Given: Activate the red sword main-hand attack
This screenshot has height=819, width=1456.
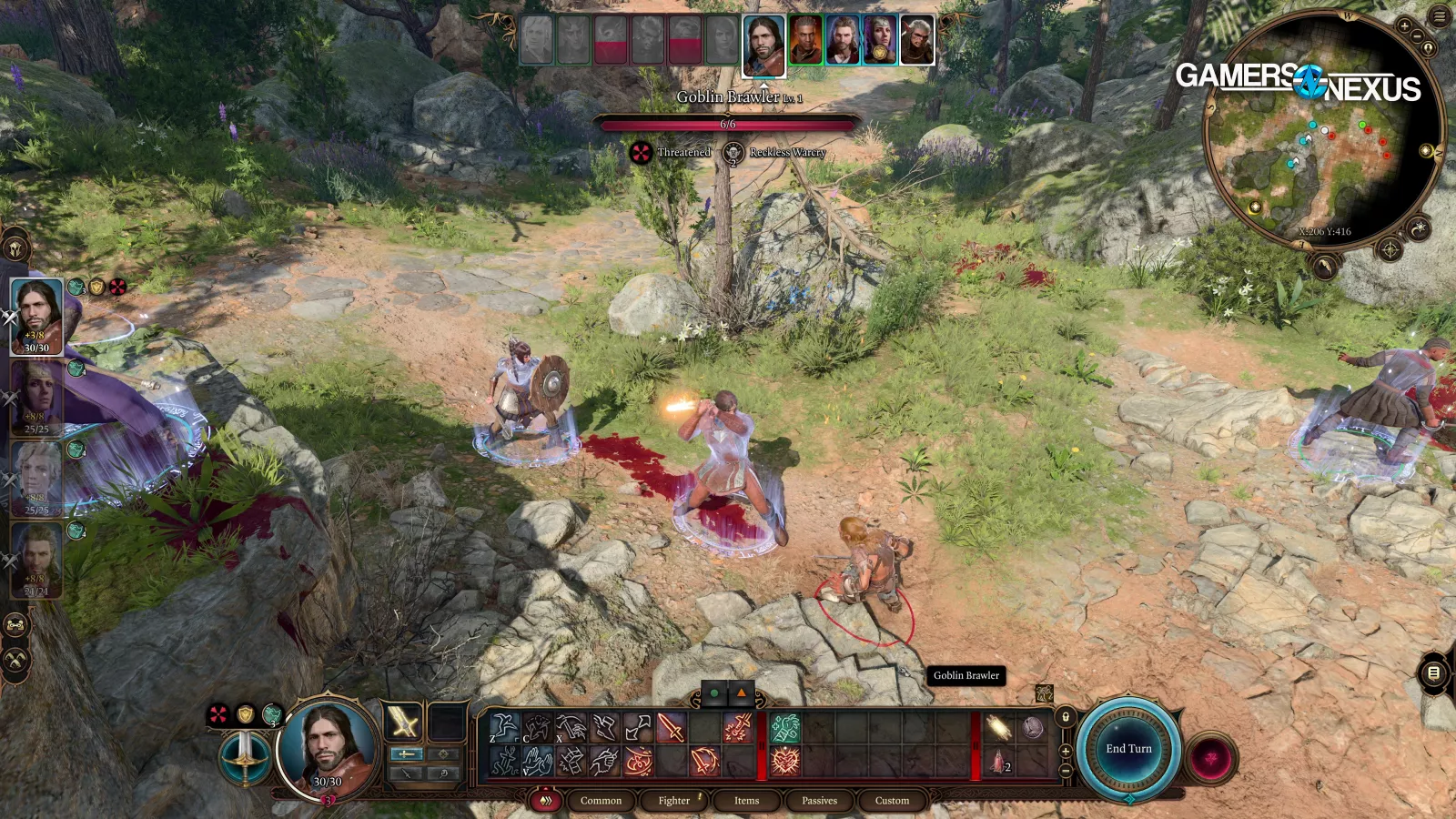Looking at the screenshot, I should point(671,727).
